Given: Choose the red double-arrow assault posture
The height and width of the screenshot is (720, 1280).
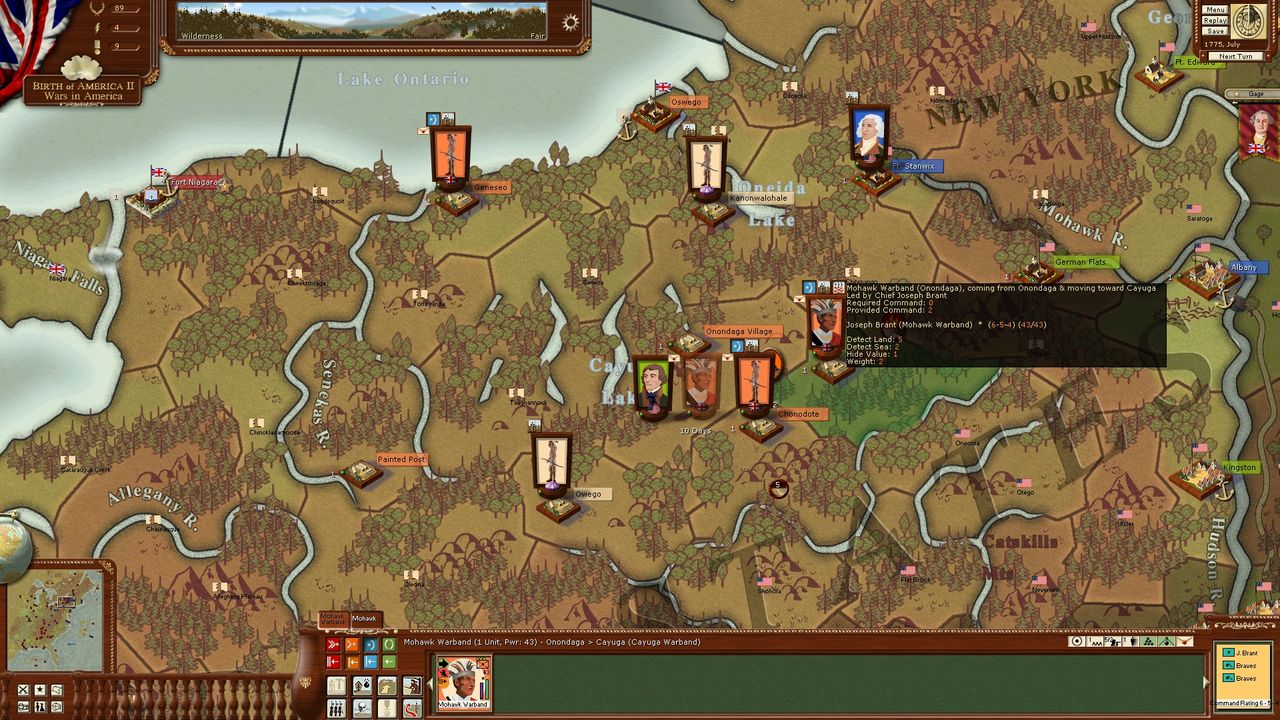Looking at the screenshot, I should click(333, 645).
